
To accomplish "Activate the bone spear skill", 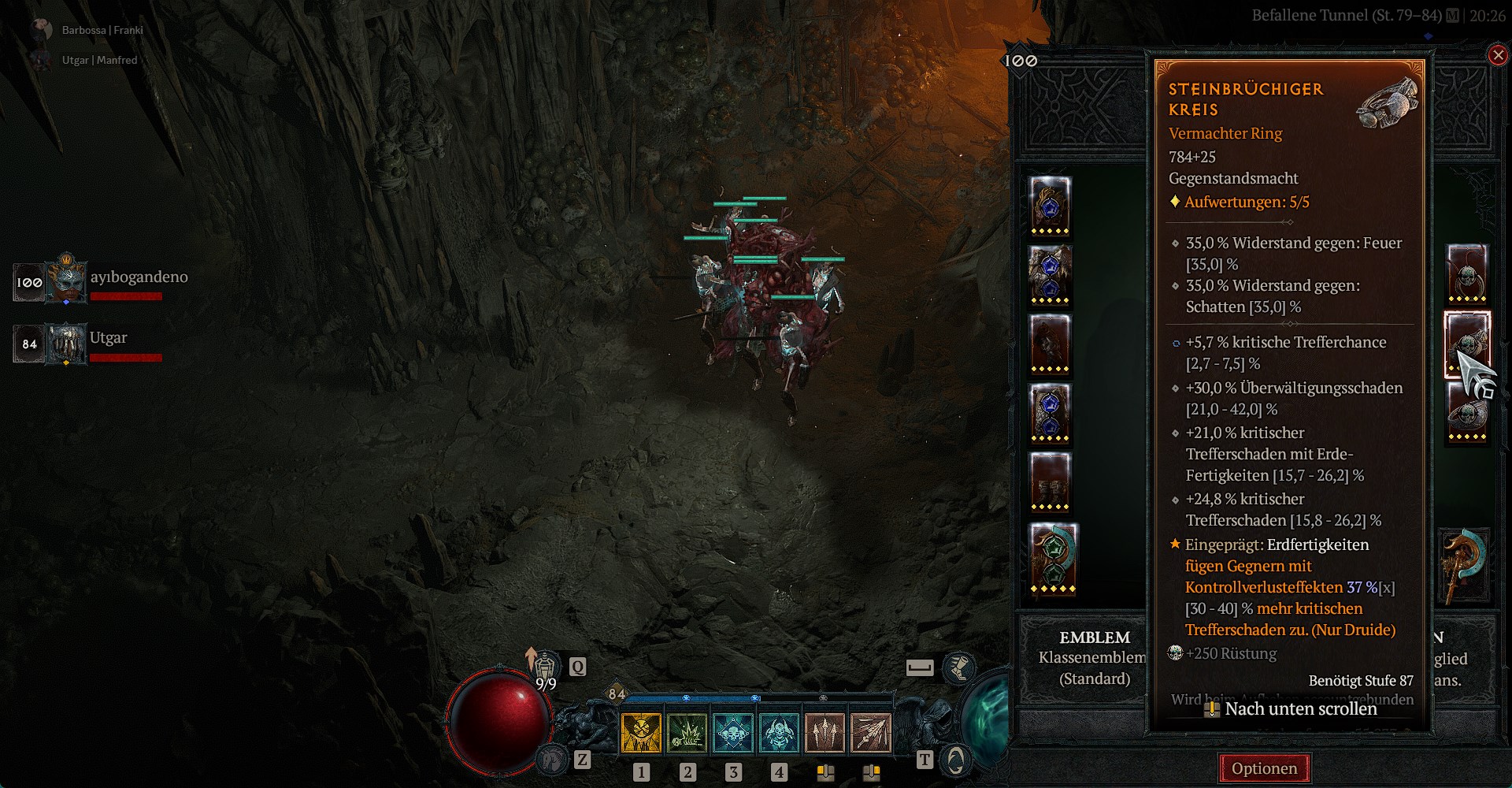I will pos(871,733).
